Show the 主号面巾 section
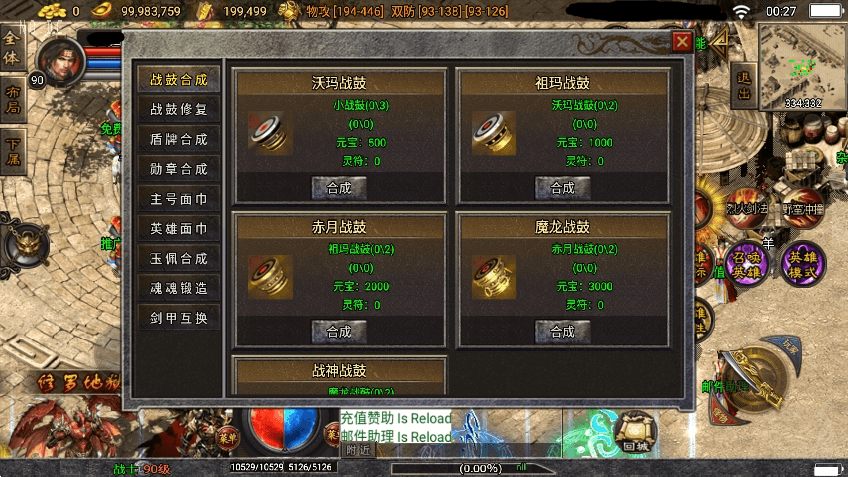The width and height of the screenshot is (848, 477). coord(178,199)
